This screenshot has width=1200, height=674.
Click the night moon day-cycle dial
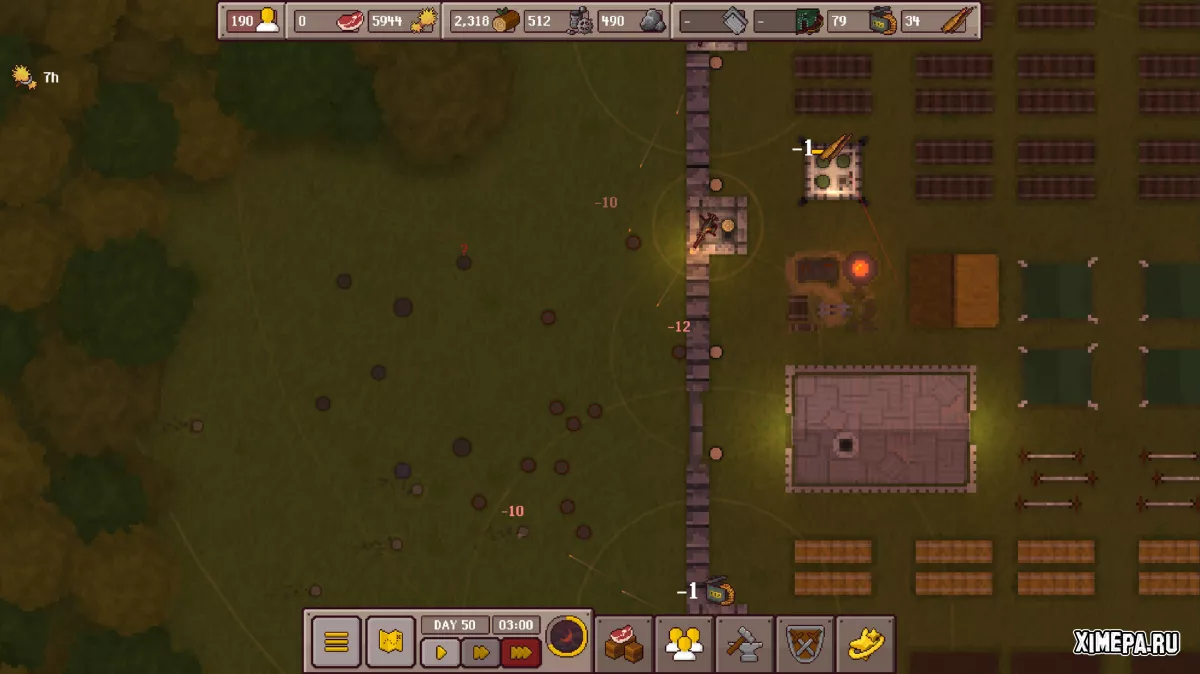567,637
